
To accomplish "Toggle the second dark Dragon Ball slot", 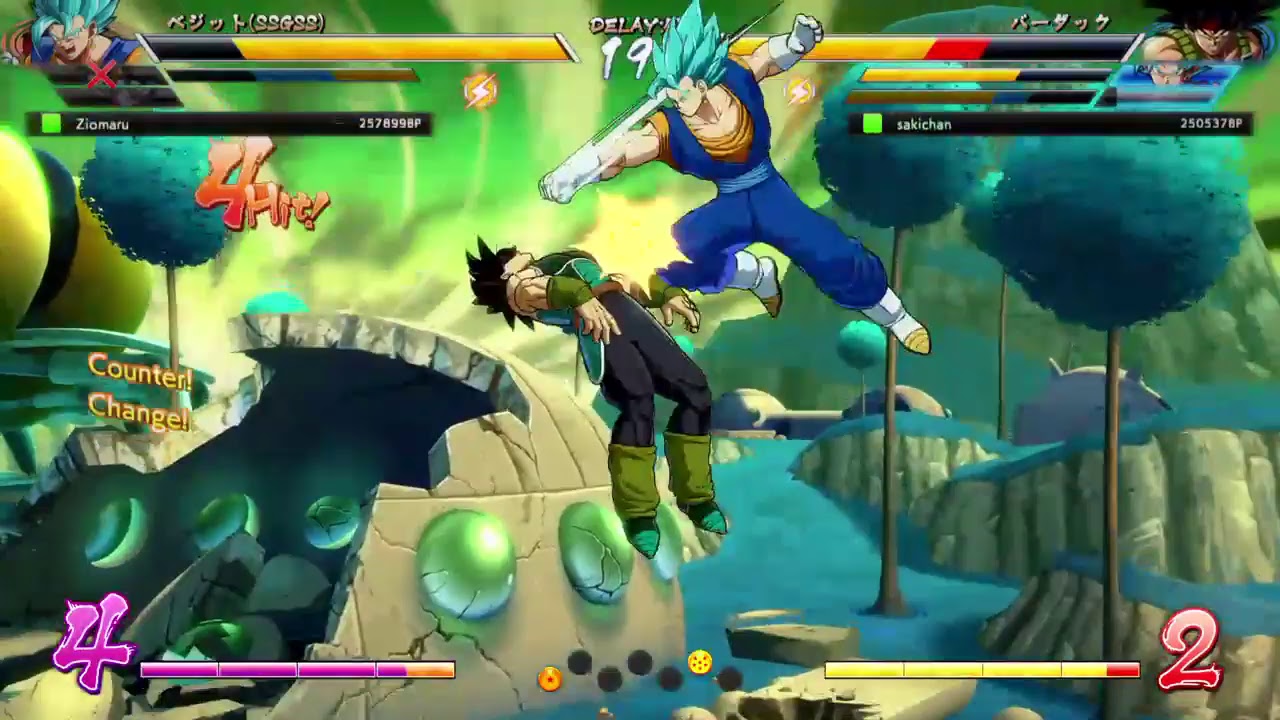I will tap(608, 678).
